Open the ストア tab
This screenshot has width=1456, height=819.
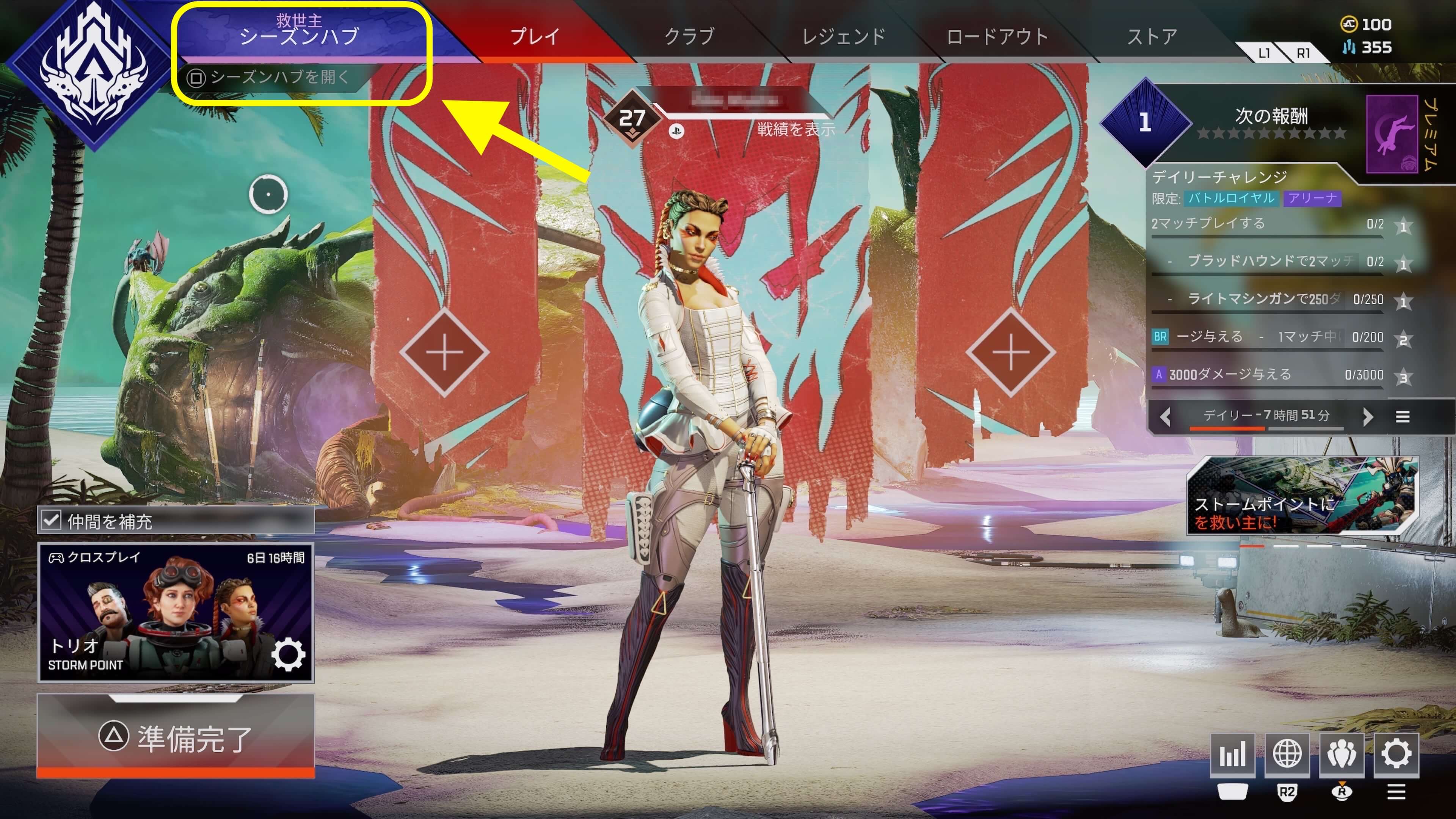(x=1152, y=37)
